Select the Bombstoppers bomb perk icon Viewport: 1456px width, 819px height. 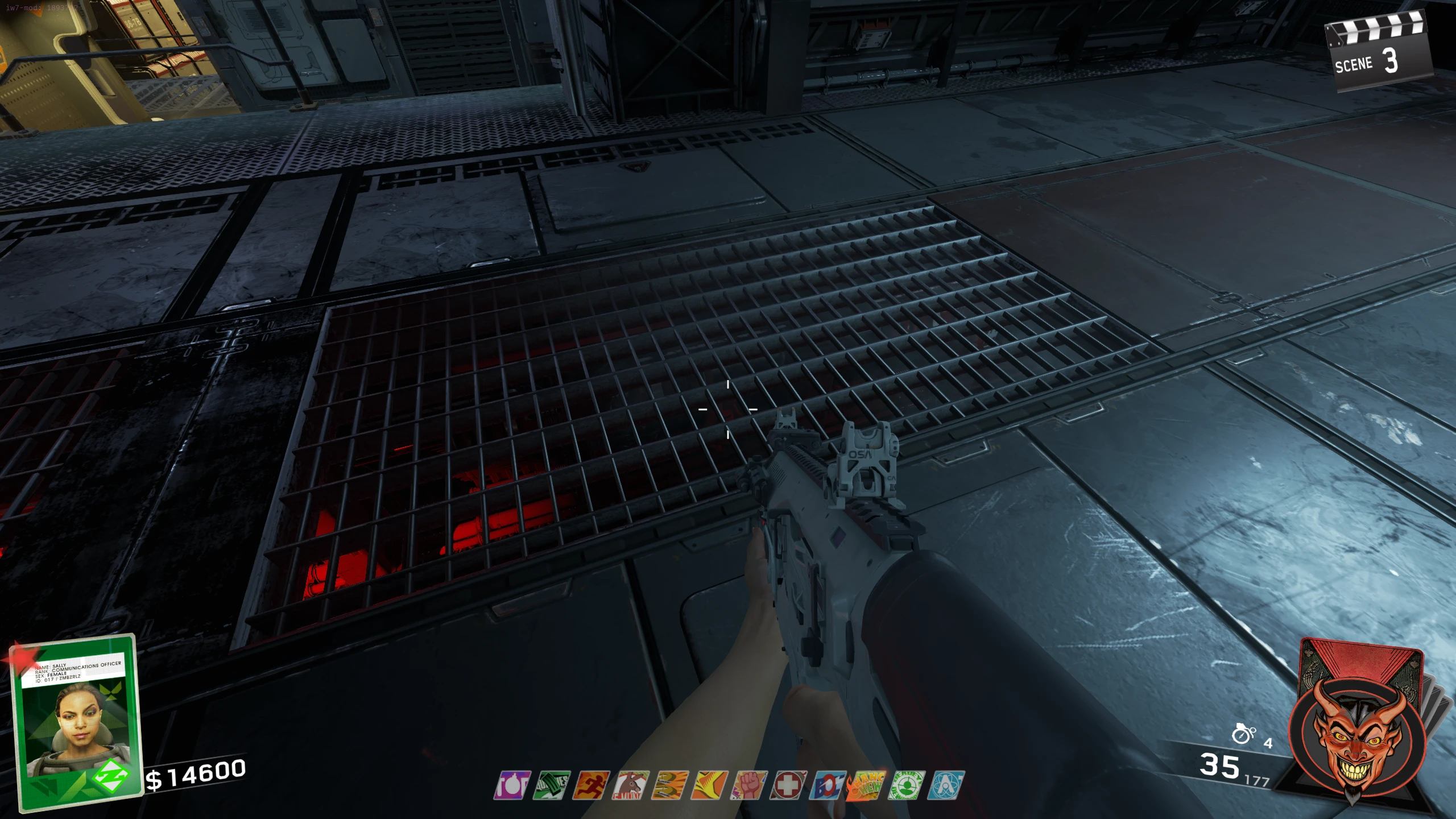tap(512, 785)
